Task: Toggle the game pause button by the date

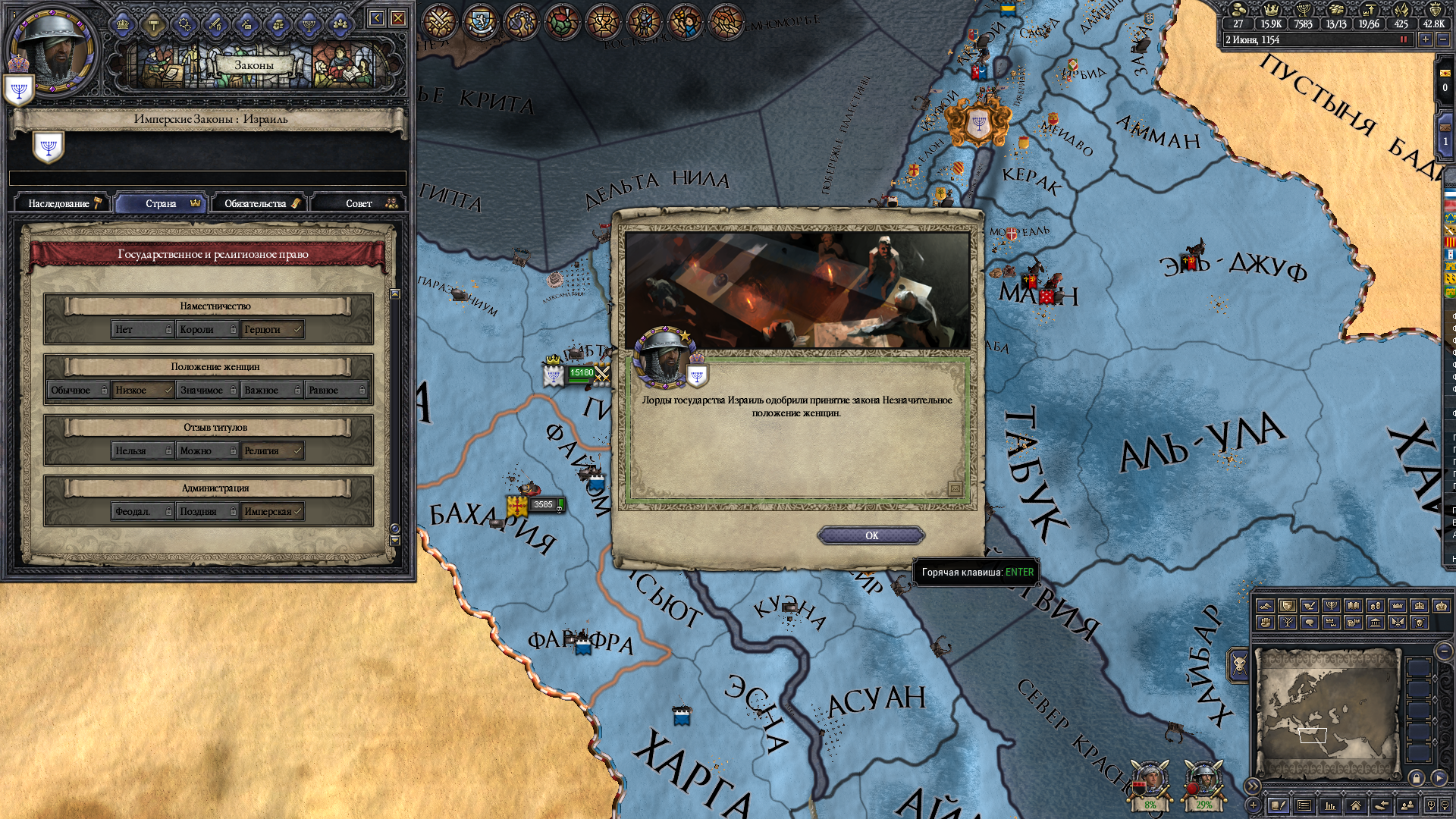Action: click(1403, 39)
